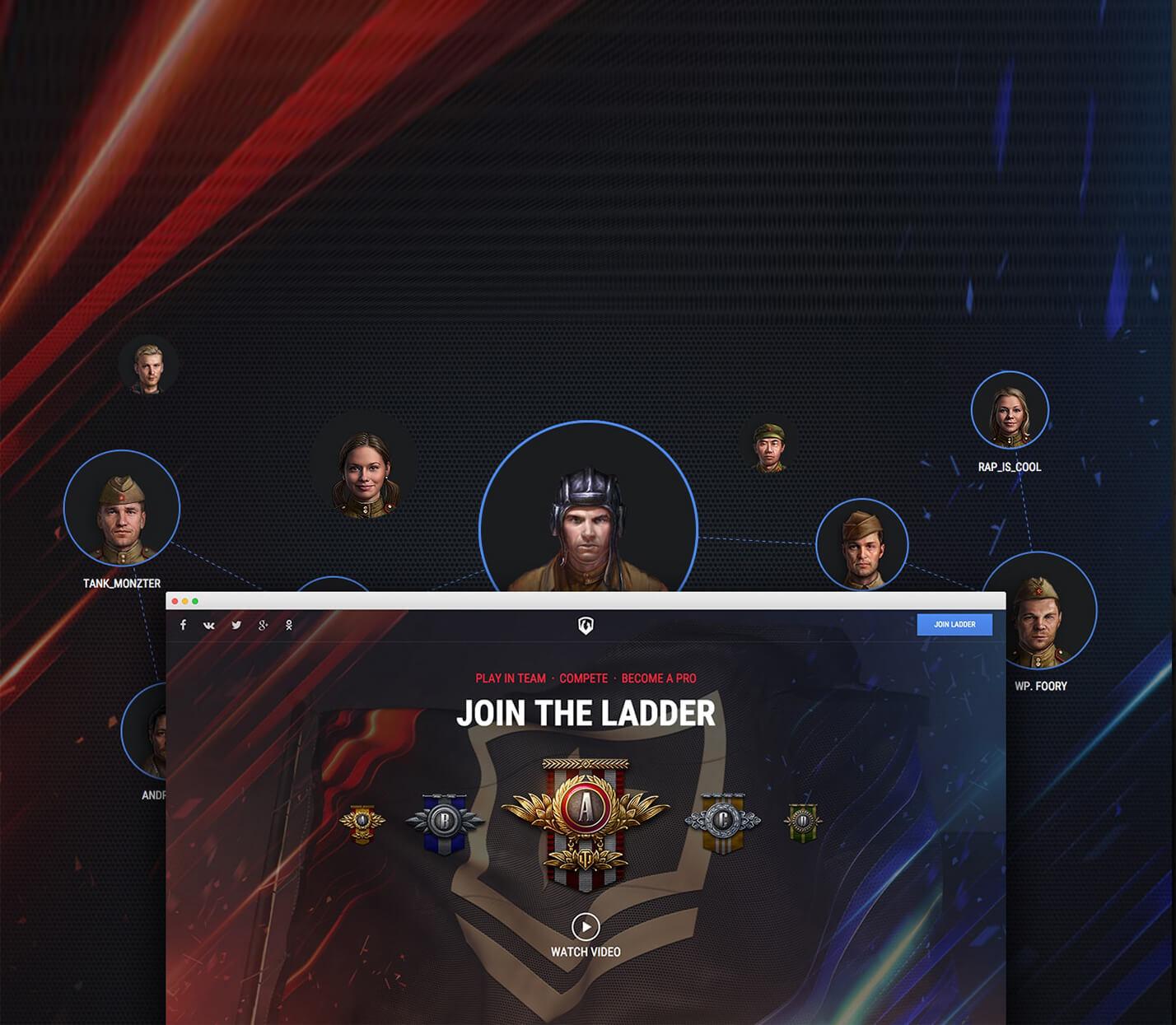Screen dimensions: 1176x1025
Task: Open the Twitter social link
Action: (x=236, y=625)
